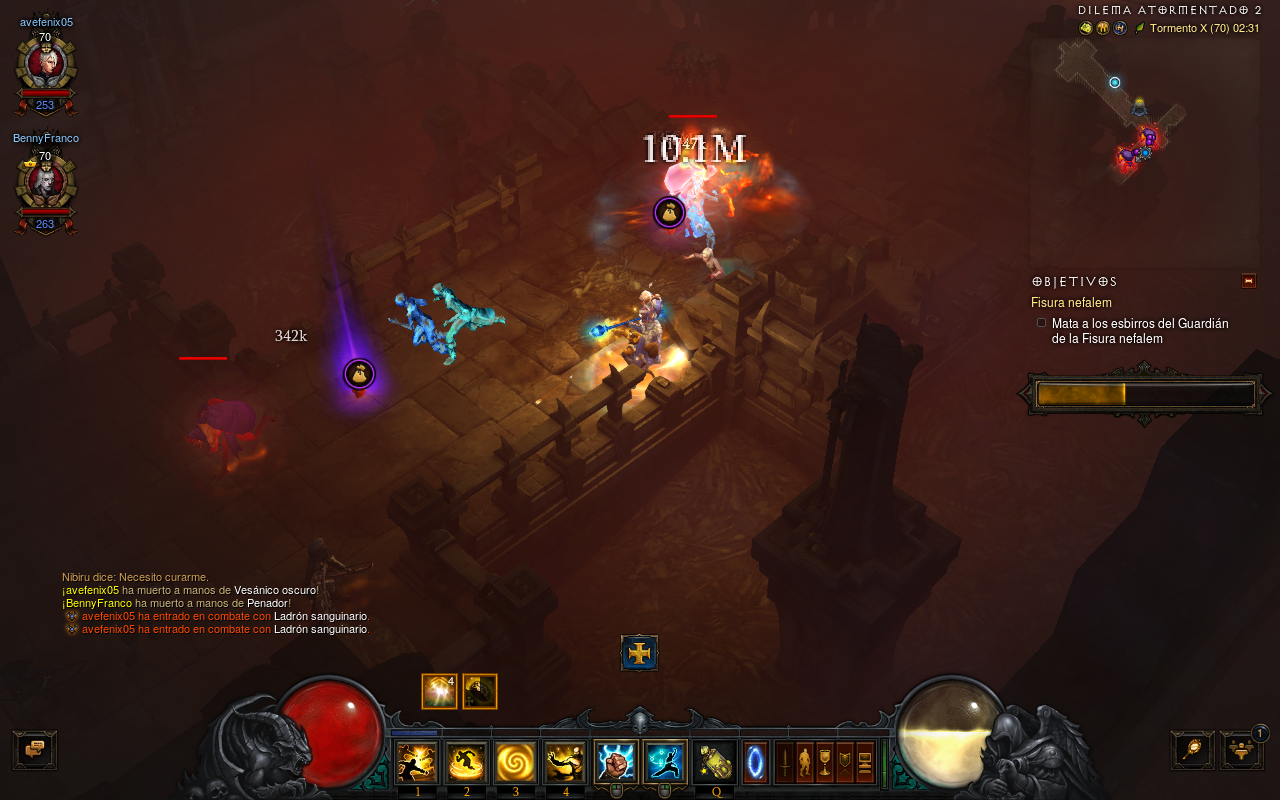The height and width of the screenshot is (800, 1280).
Task: Open the banner icon menu button
Action: click(x=845, y=762)
